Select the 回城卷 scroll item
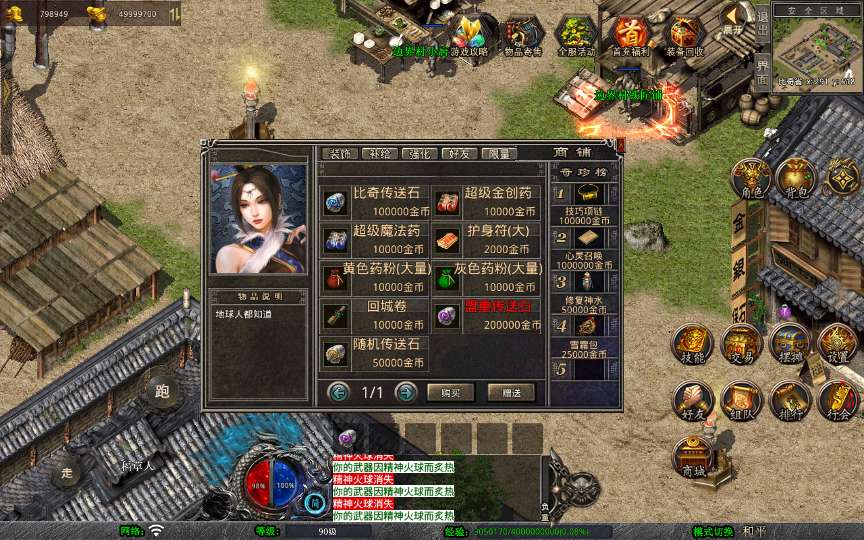Viewport: 864px width, 540px height. click(x=375, y=316)
